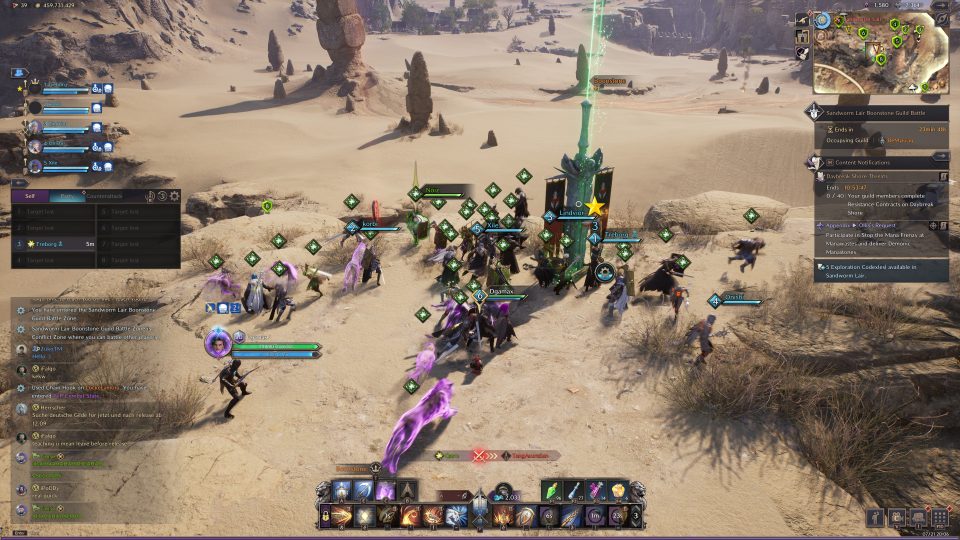960x540 pixels.
Task: Open target list settings gear
Action: click(x=174, y=197)
